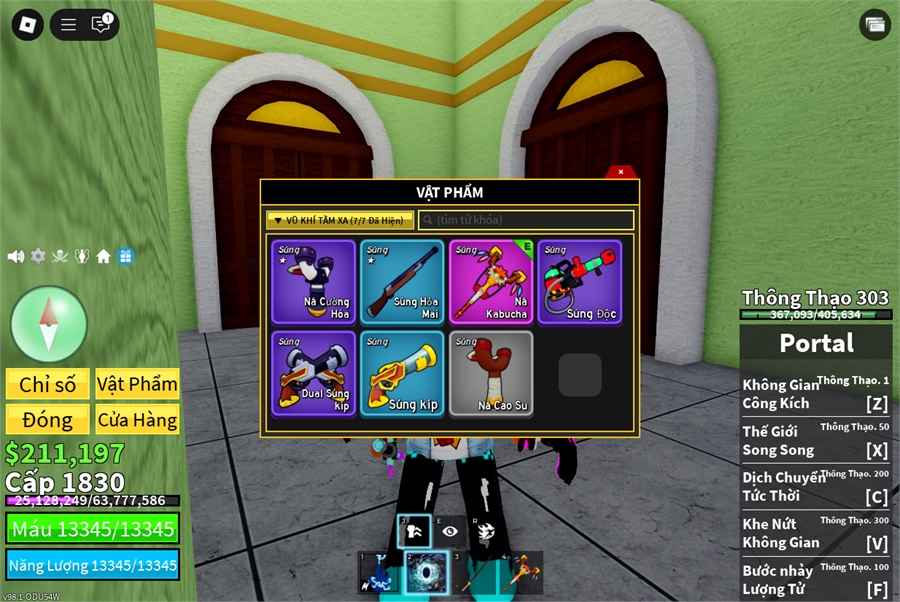Open the Cửa Hàng shop
This screenshot has height=602, width=900.
coord(137,420)
